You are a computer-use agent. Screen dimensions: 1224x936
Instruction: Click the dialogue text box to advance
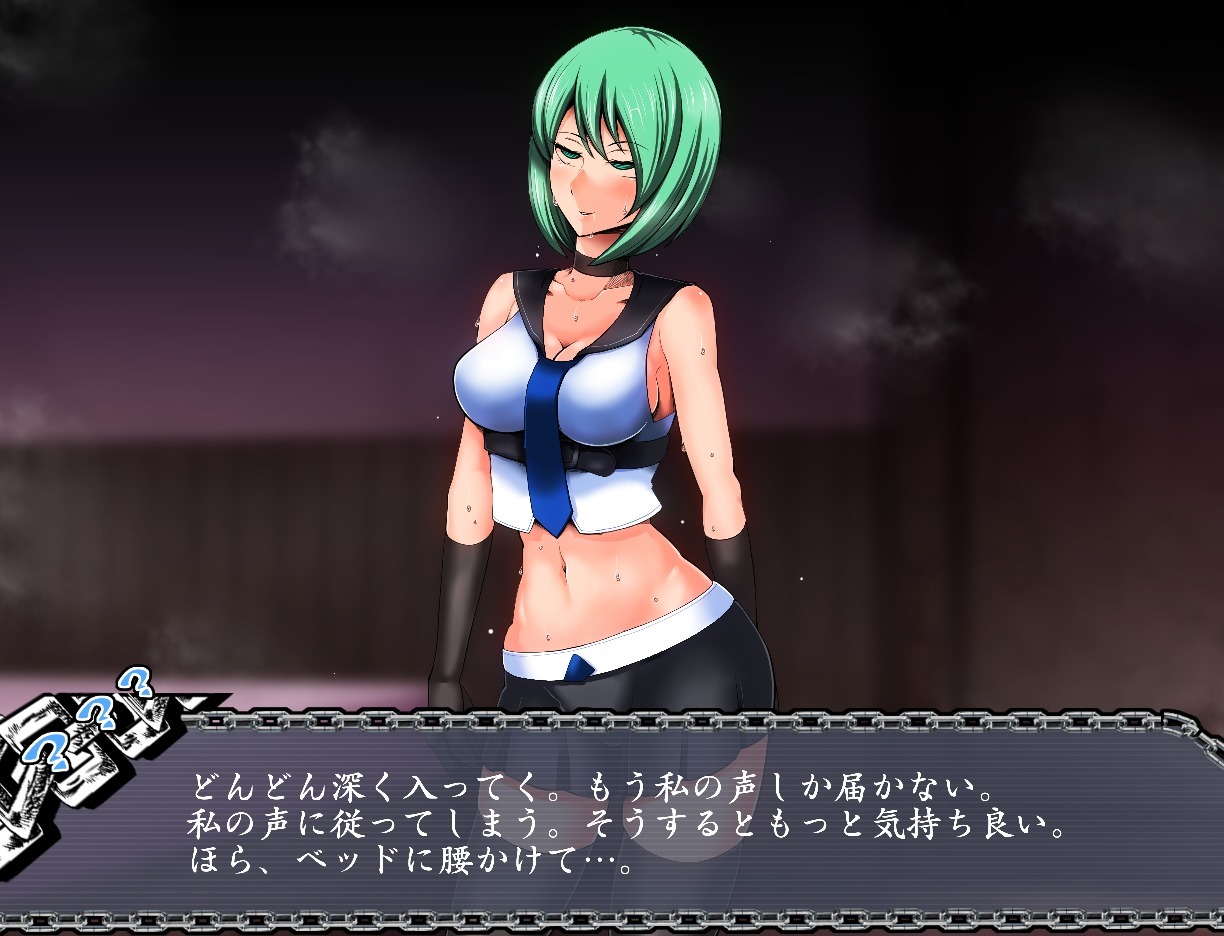[640, 820]
